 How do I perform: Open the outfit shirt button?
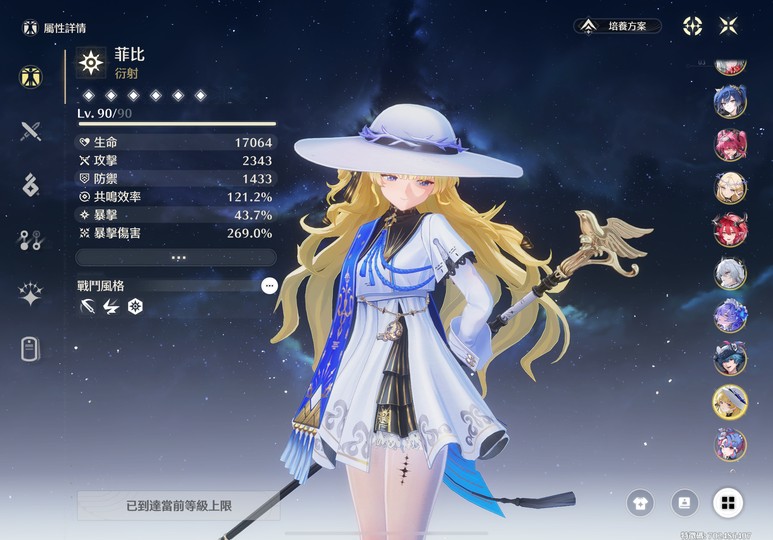(x=640, y=502)
